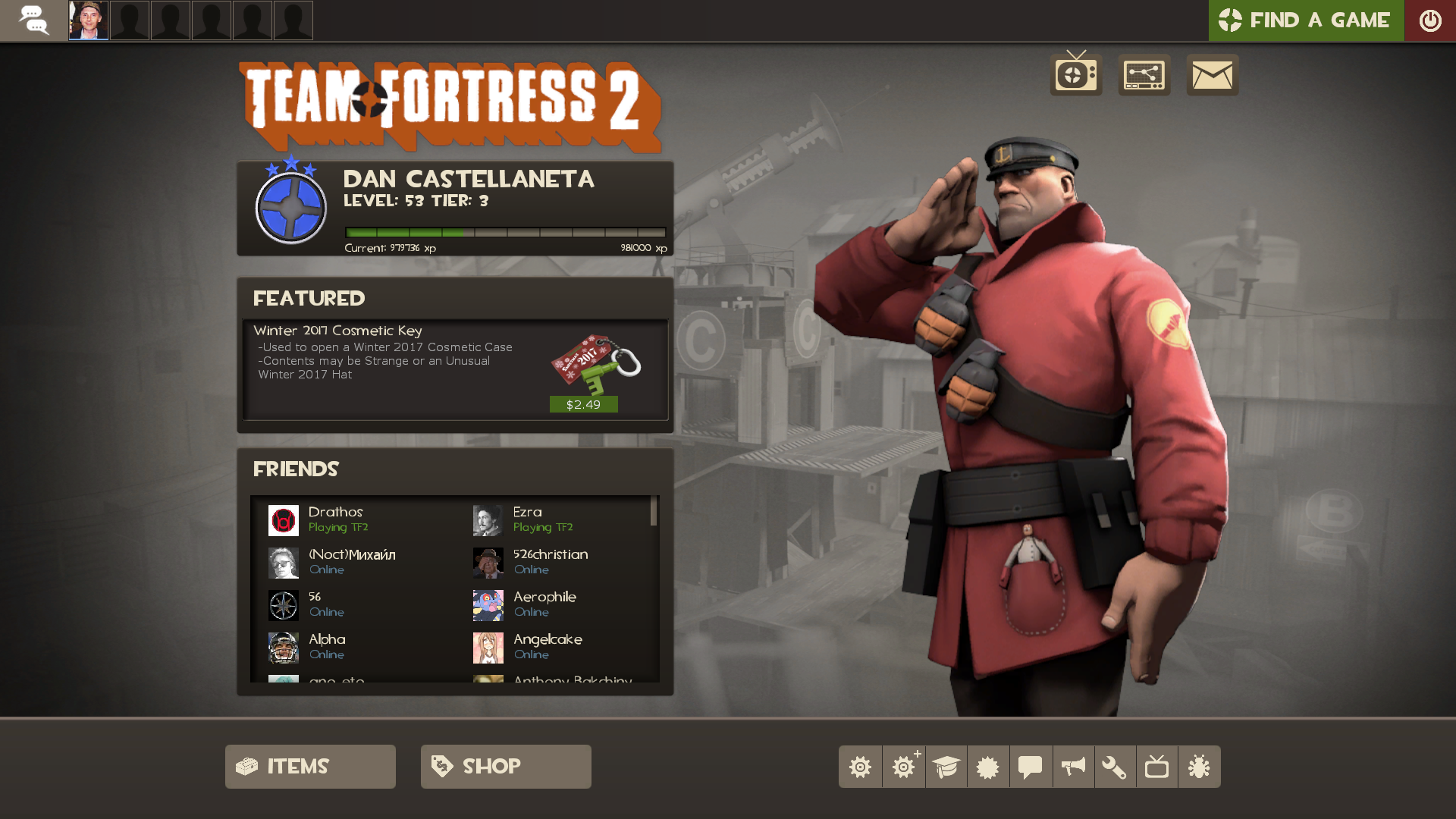Buy the key for $2.49
Viewport: 1456px width, 819px height.
click(583, 404)
